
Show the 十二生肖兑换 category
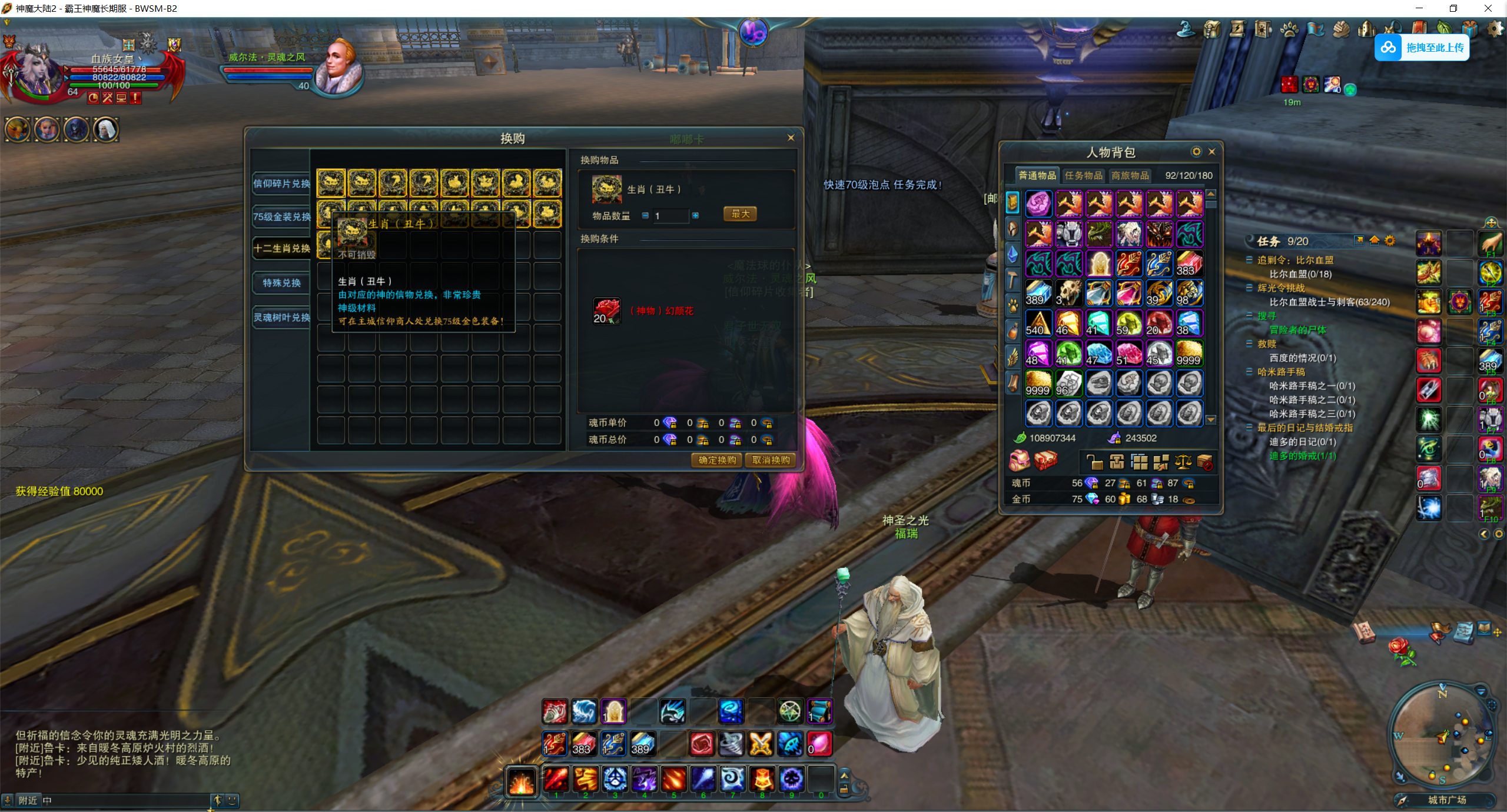pos(281,248)
